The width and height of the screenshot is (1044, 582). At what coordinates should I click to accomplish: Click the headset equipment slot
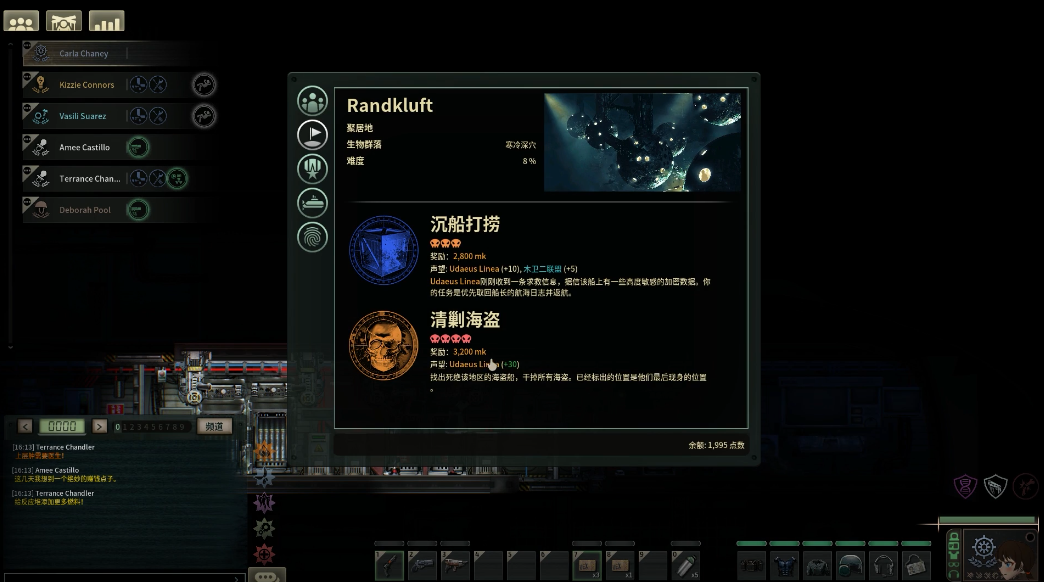883,565
